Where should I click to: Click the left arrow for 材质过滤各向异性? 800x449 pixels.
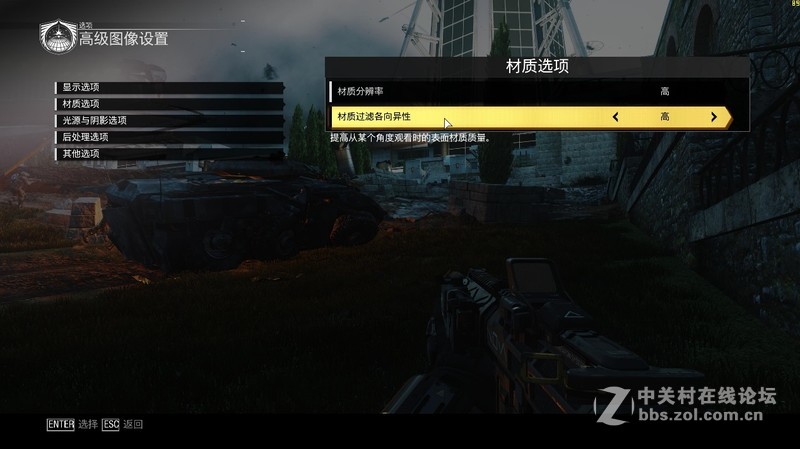[x=615, y=117]
